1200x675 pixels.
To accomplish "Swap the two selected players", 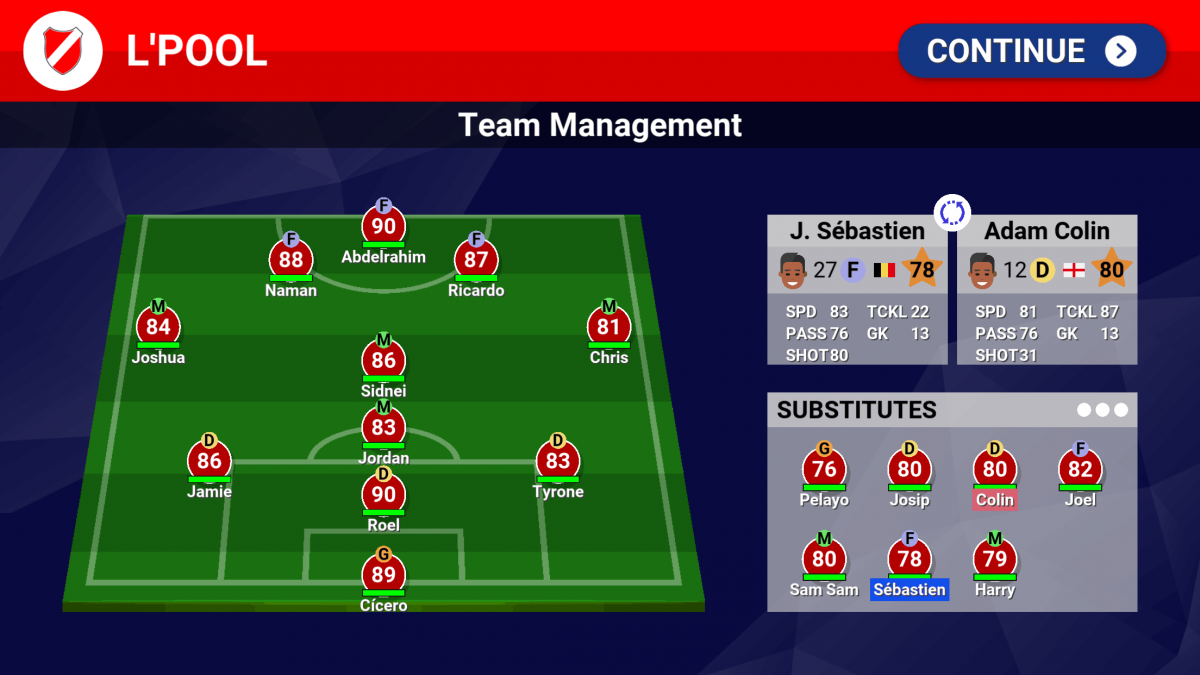I will pyautogui.click(x=952, y=212).
